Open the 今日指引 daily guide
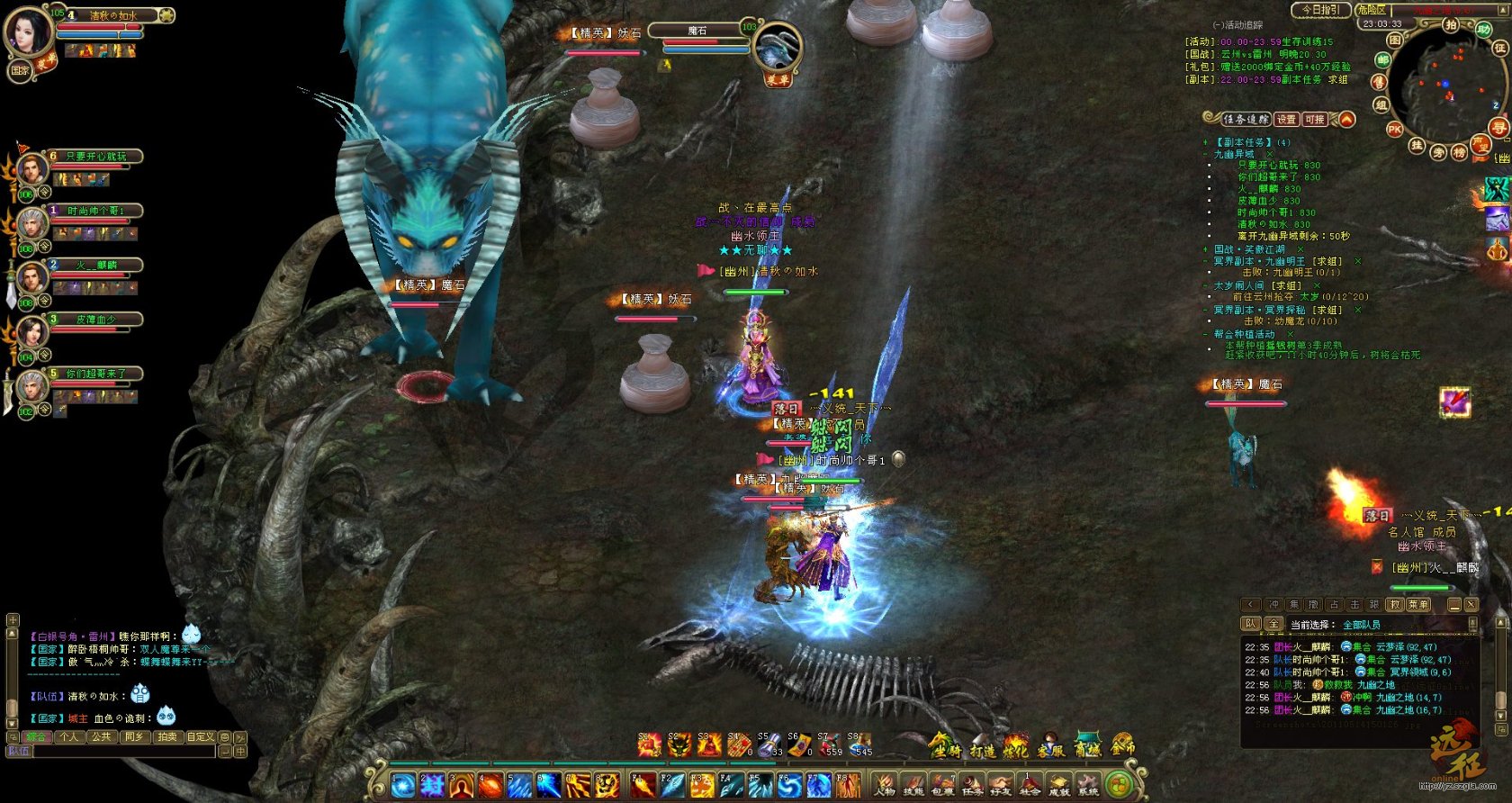 [x=1320, y=10]
